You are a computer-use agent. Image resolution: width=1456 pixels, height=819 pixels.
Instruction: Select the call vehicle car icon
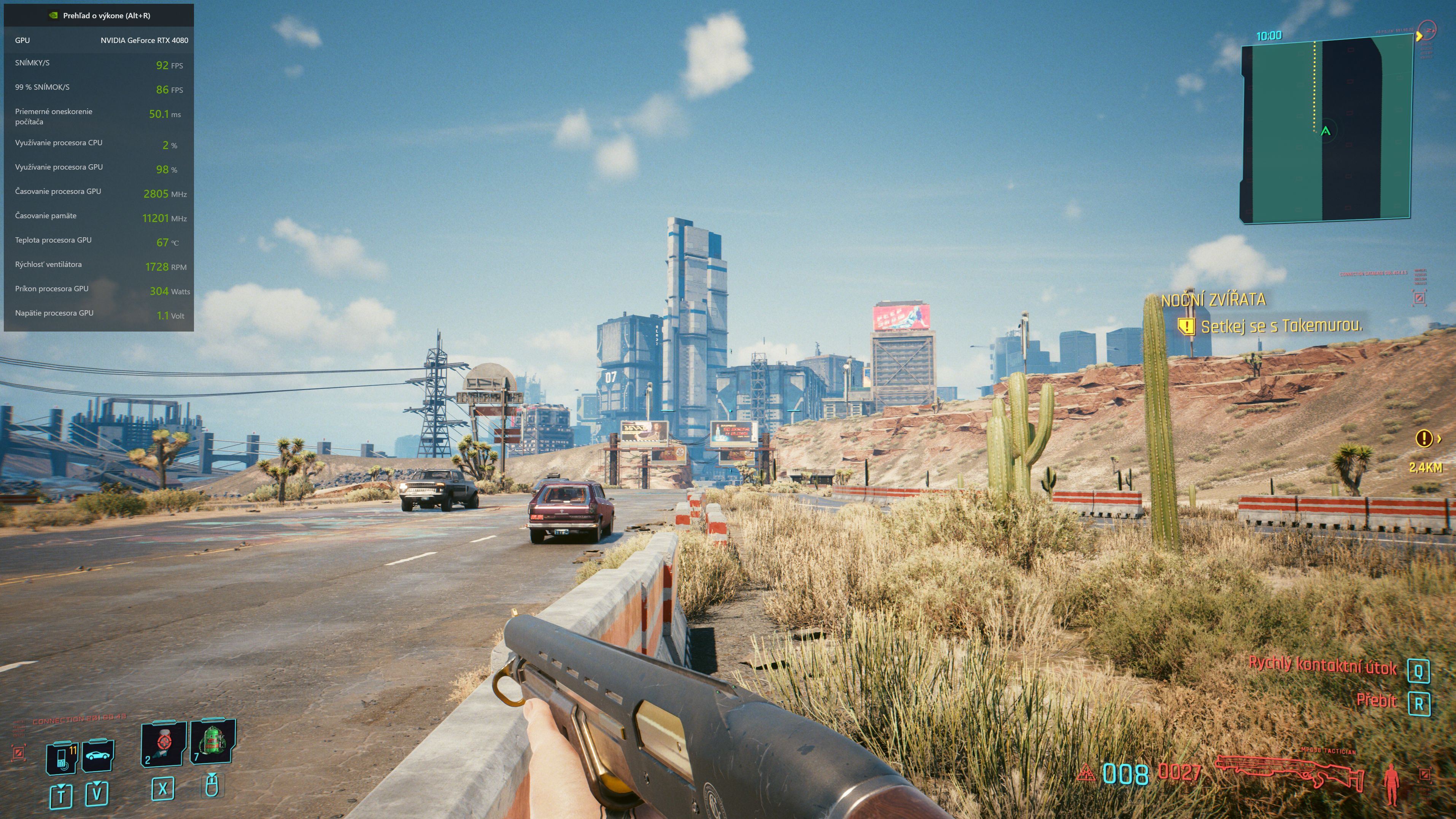(x=98, y=756)
